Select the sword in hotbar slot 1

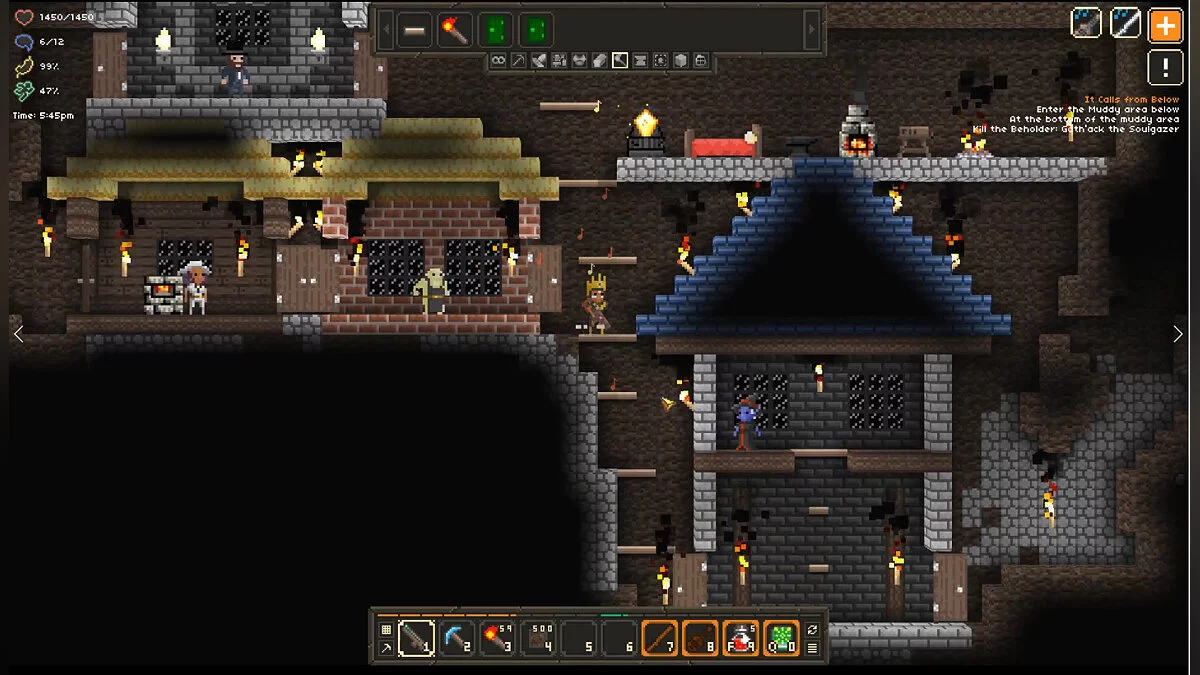point(415,638)
